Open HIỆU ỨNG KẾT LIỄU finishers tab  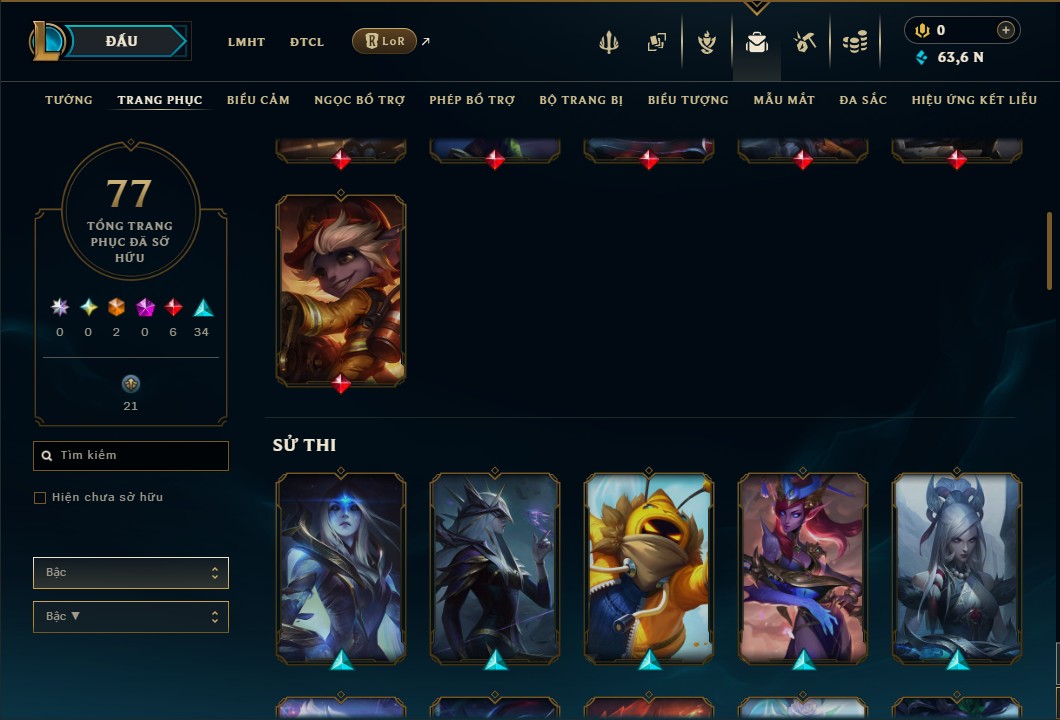975,100
